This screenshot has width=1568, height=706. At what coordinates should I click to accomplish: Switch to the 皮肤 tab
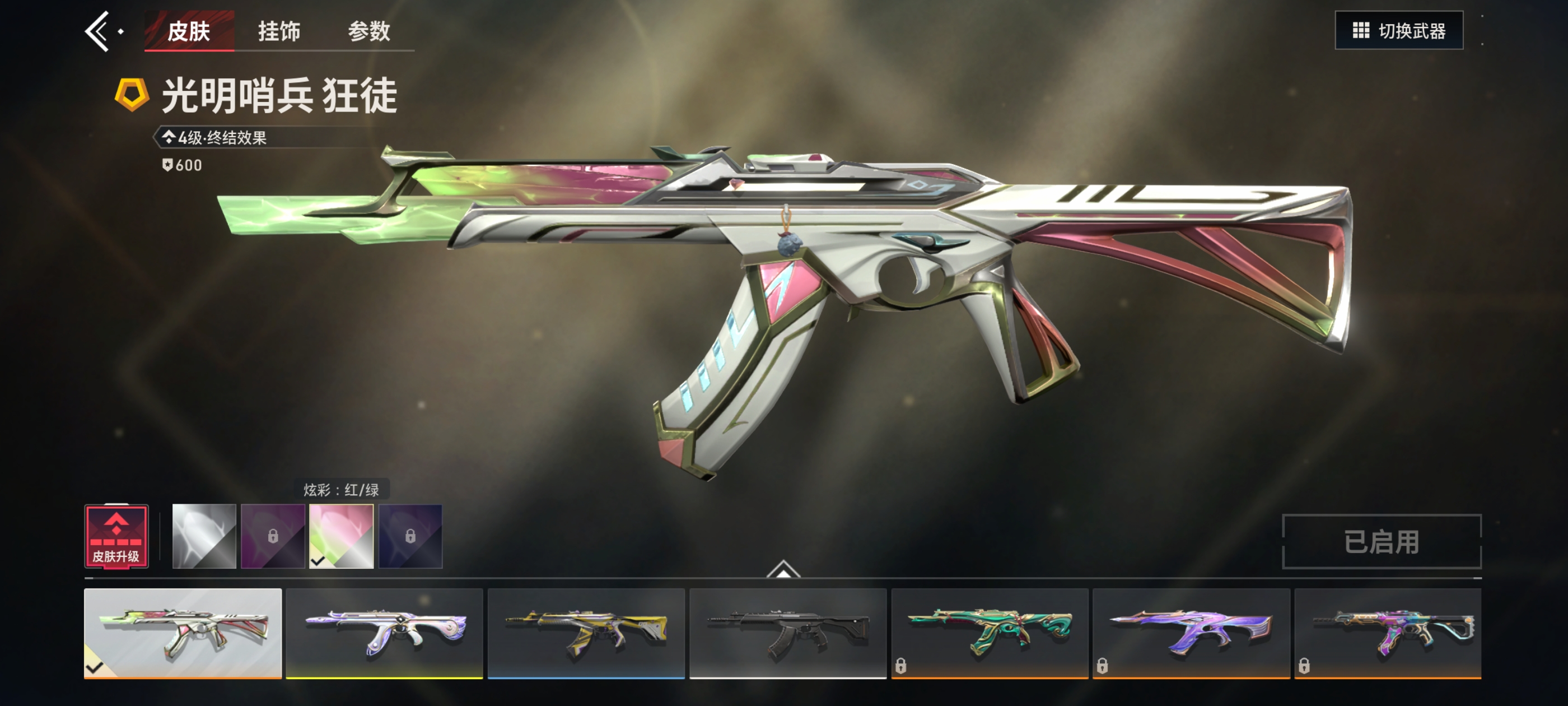(189, 31)
